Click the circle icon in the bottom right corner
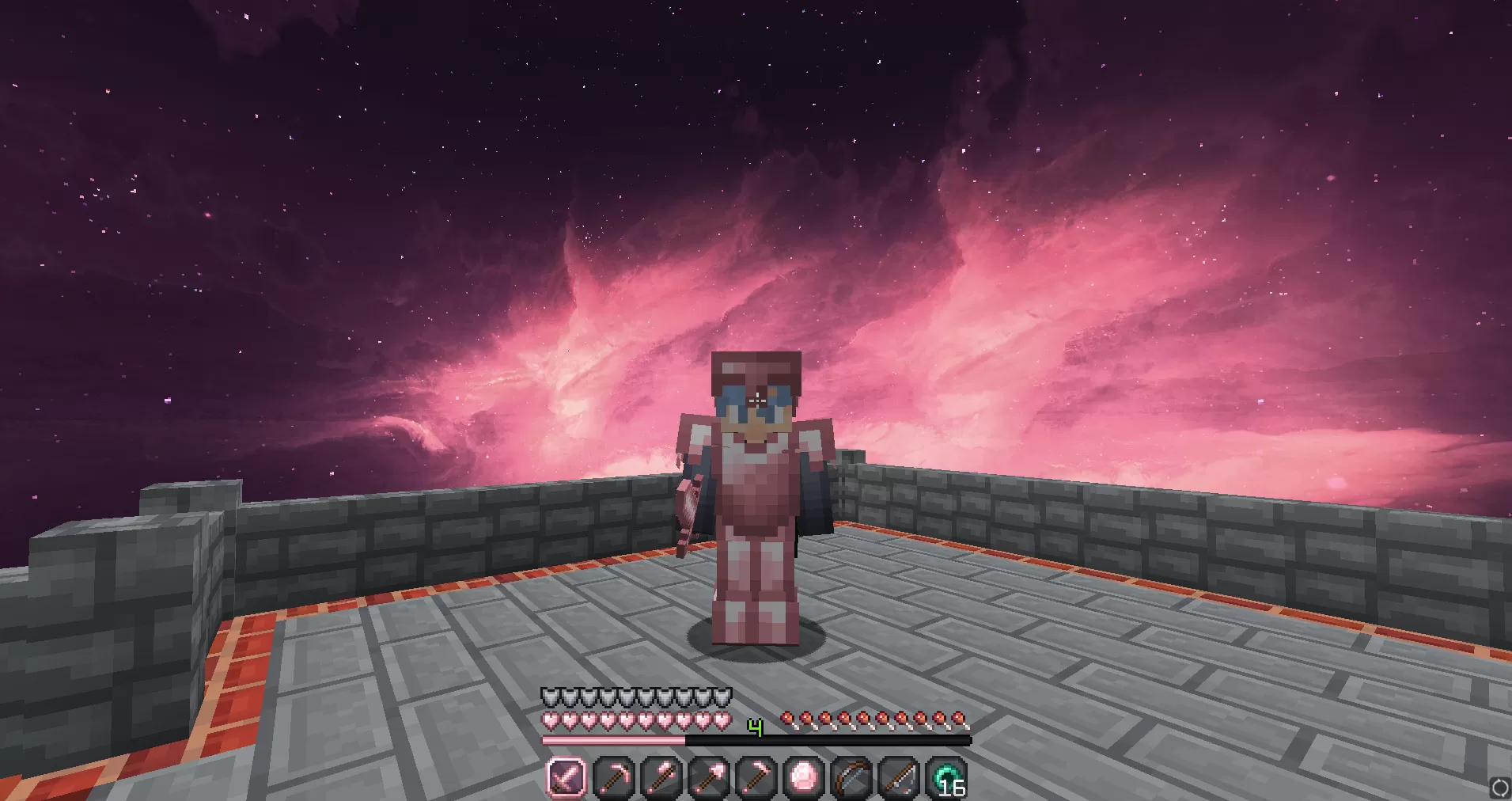Viewport: 1512px width, 801px height. 1499,788
